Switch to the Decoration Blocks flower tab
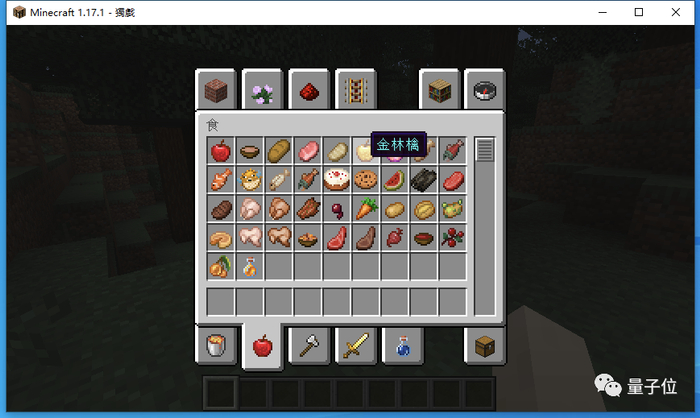This screenshot has width=700, height=418. click(x=262, y=90)
